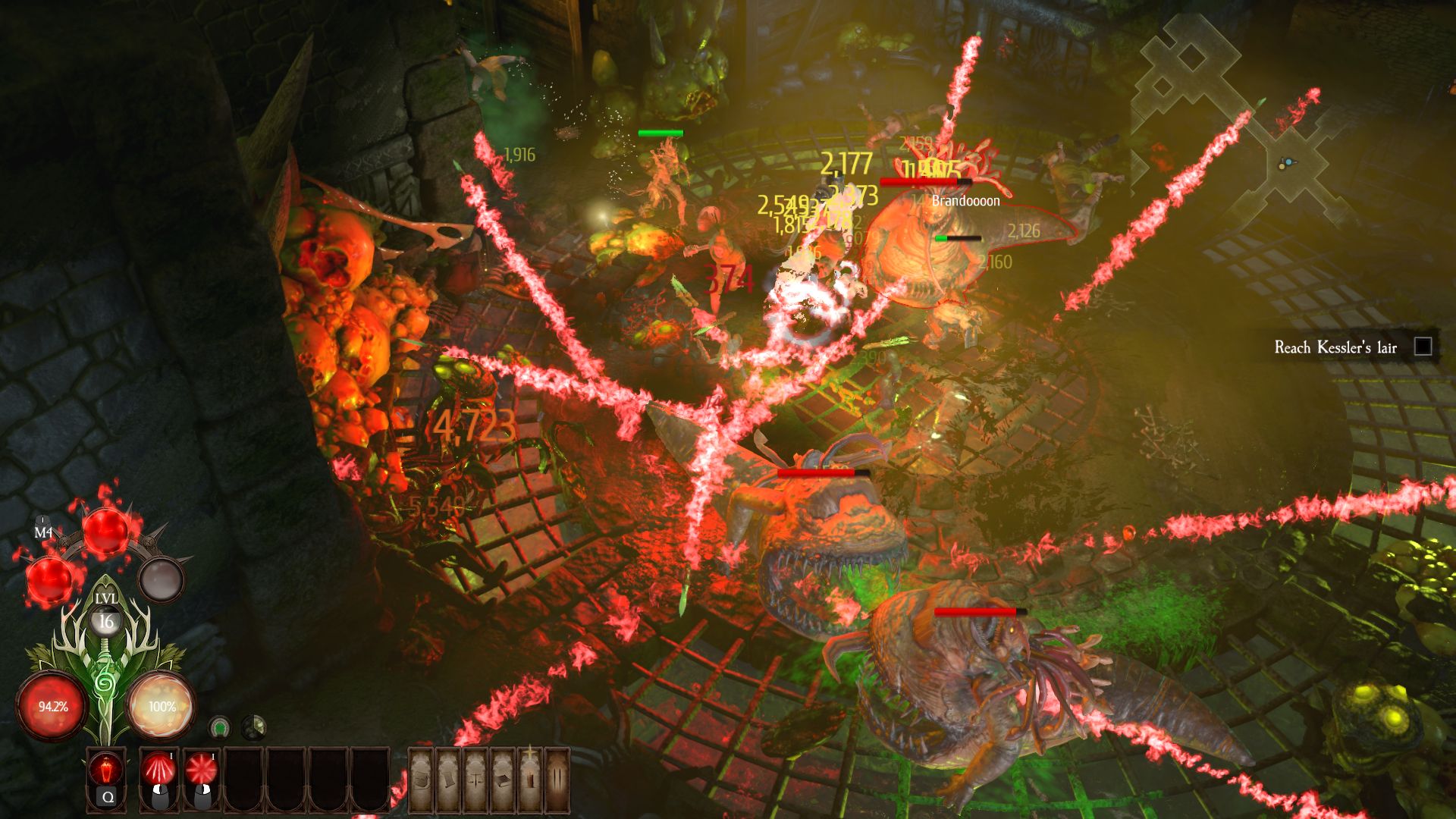Select the Reach Kessler's lair objective

click(x=1335, y=347)
